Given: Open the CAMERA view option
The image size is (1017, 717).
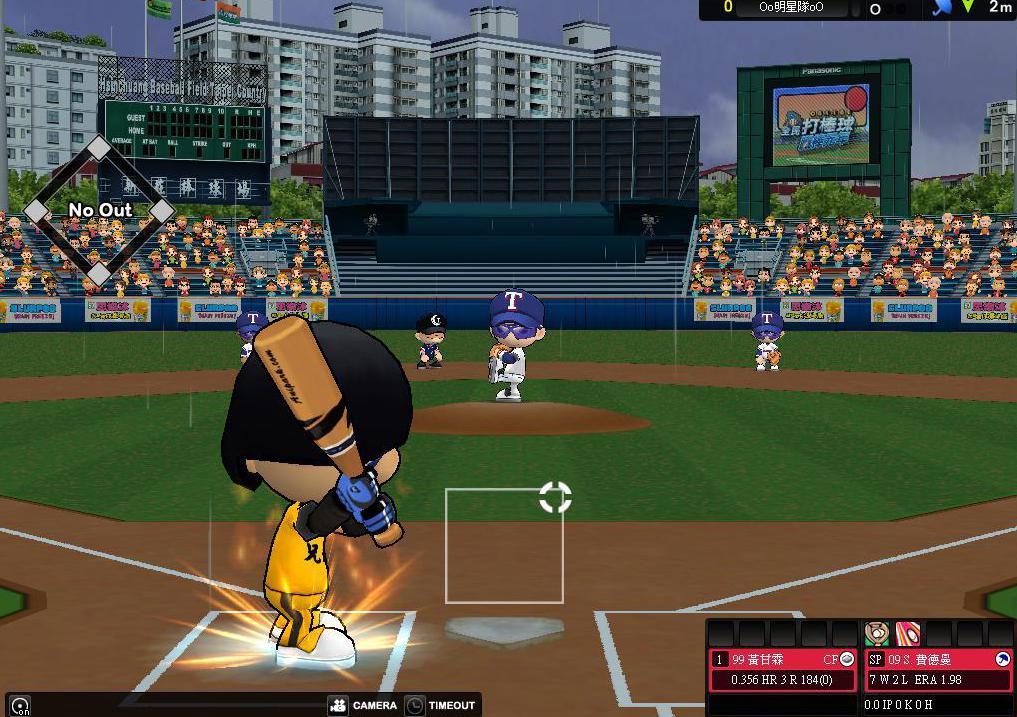Looking at the screenshot, I should tap(363, 705).
